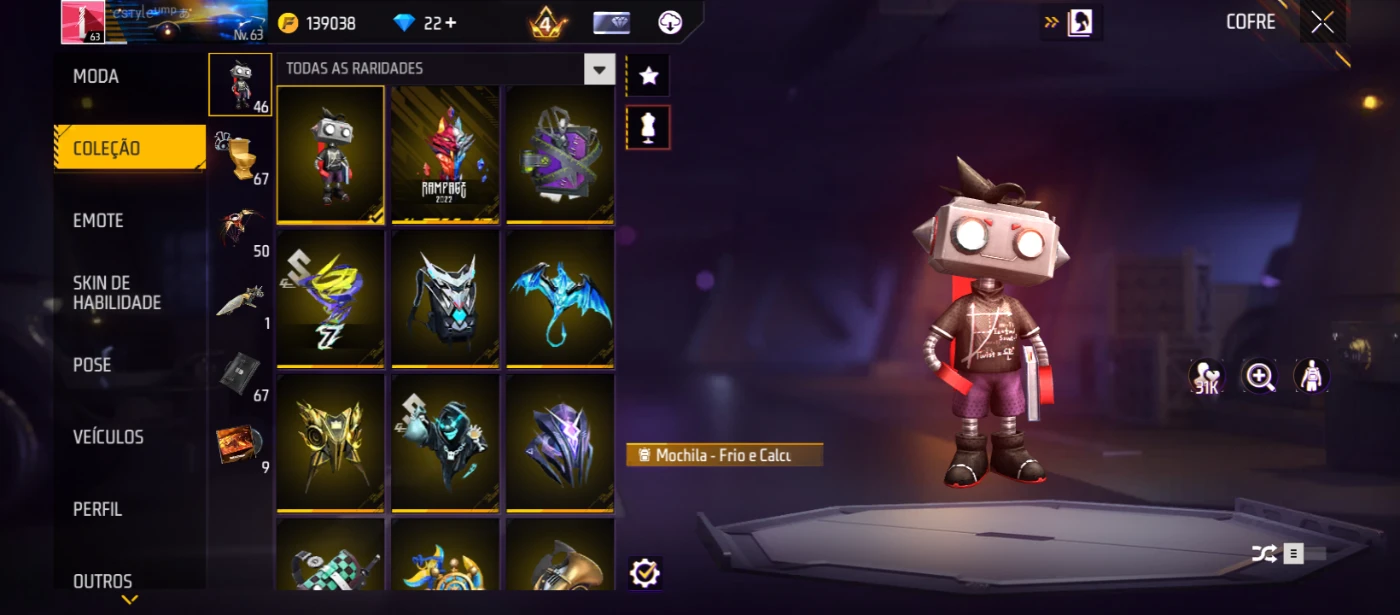This screenshot has width=1400, height=615.
Task: Open the golden toilet category tab
Action: coord(240,159)
